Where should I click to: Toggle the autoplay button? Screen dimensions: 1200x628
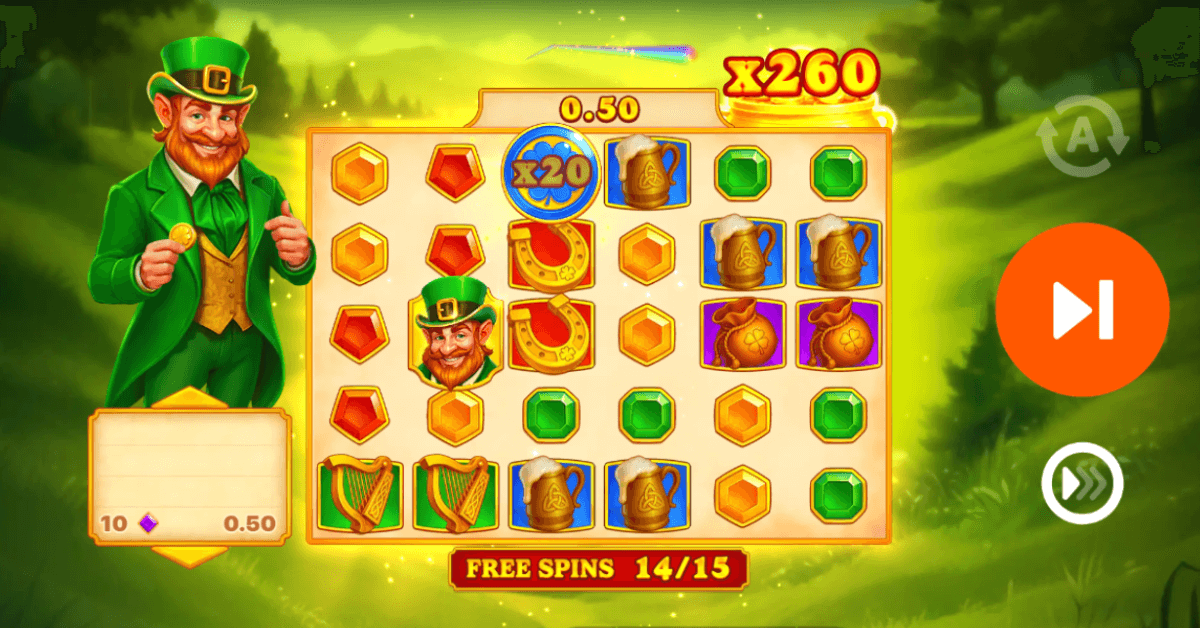pyautogui.click(x=1081, y=138)
